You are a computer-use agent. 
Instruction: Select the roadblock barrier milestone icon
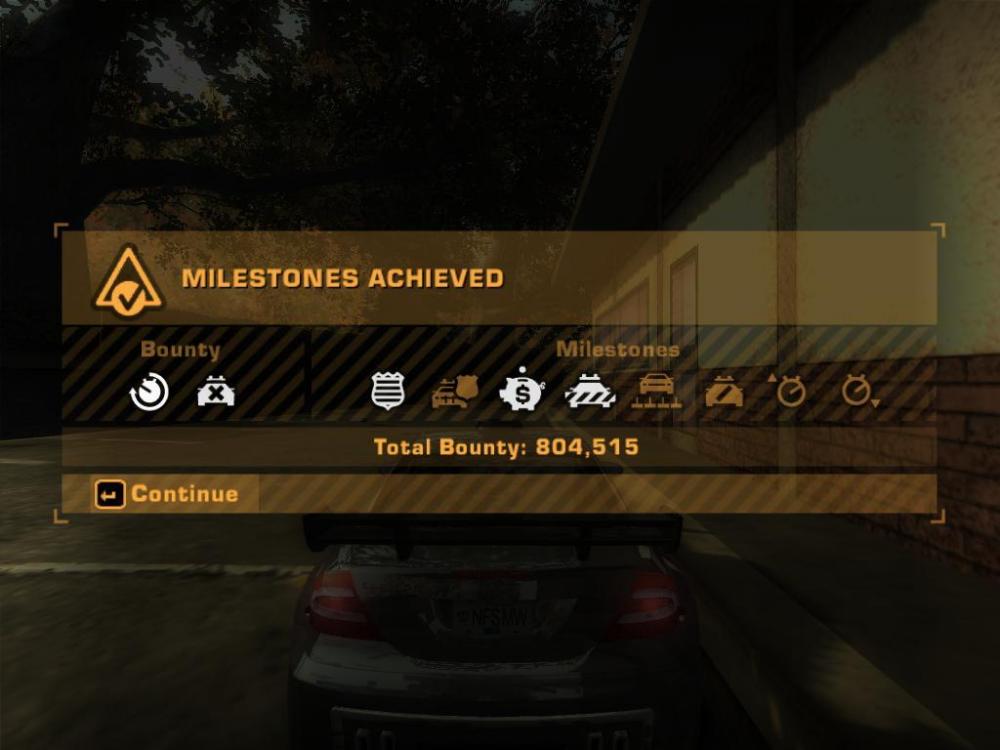591,391
